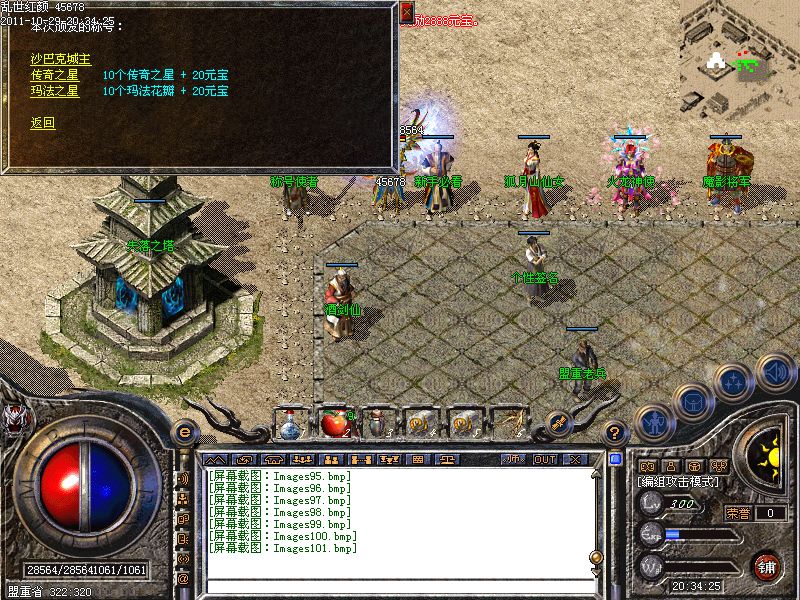
Task: Select the bronze jar belt slot
Action: pyautogui.click(x=376, y=424)
